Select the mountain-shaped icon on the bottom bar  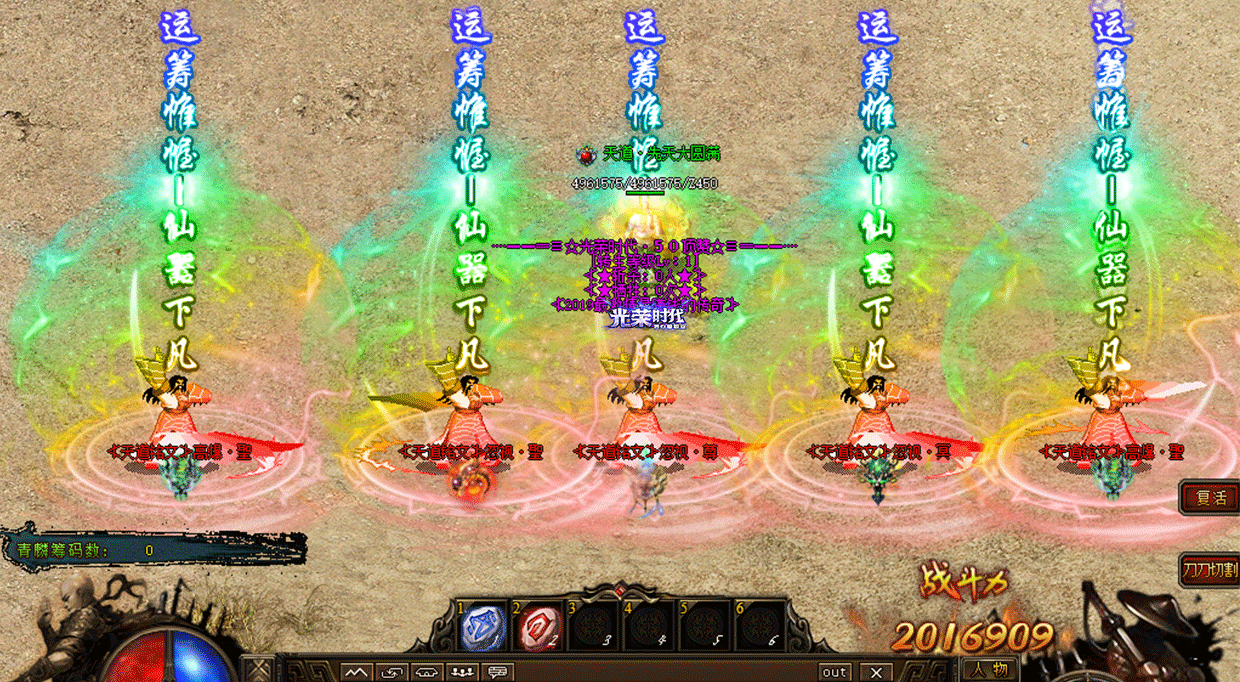point(357,672)
